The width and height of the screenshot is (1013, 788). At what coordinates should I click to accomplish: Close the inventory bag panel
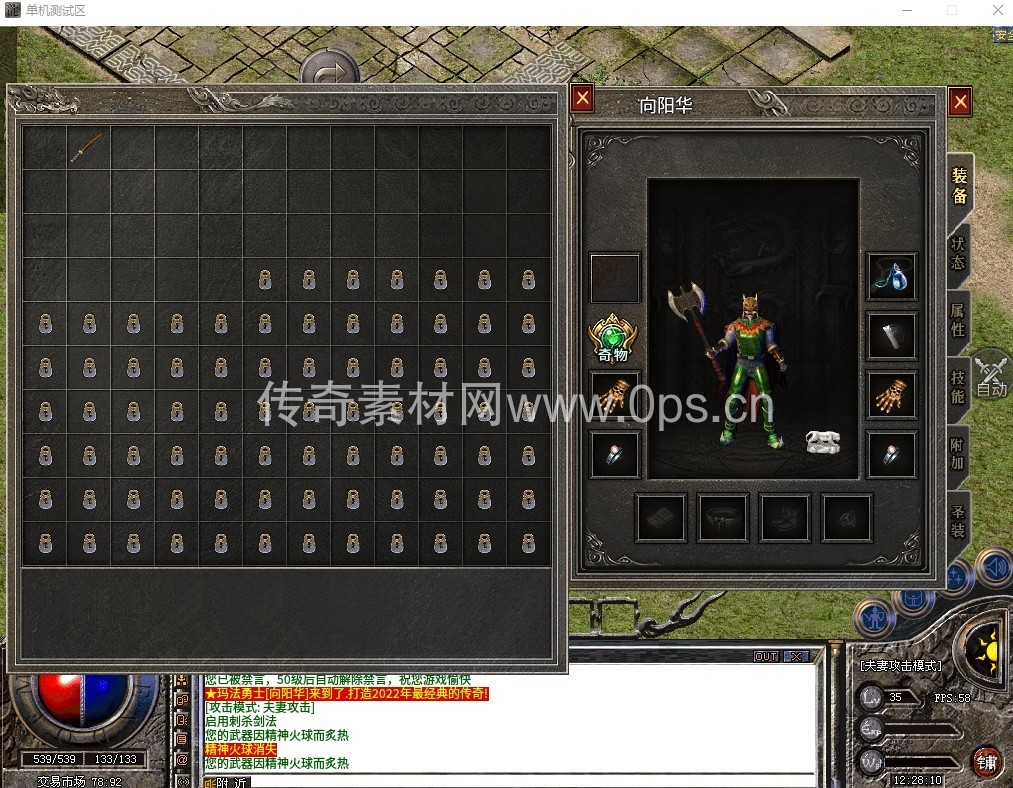coord(582,97)
